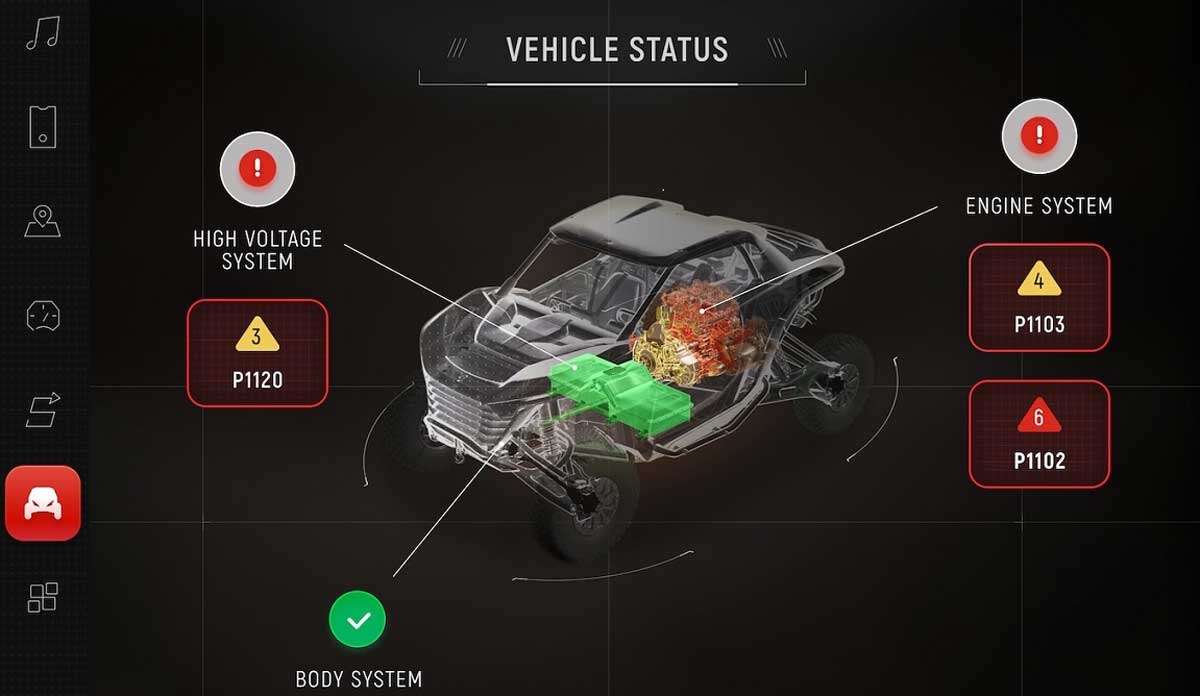Viewport: 1200px width, 696px height.
Task: Open the route arrow sidebar icon
Action: [43, 410]
